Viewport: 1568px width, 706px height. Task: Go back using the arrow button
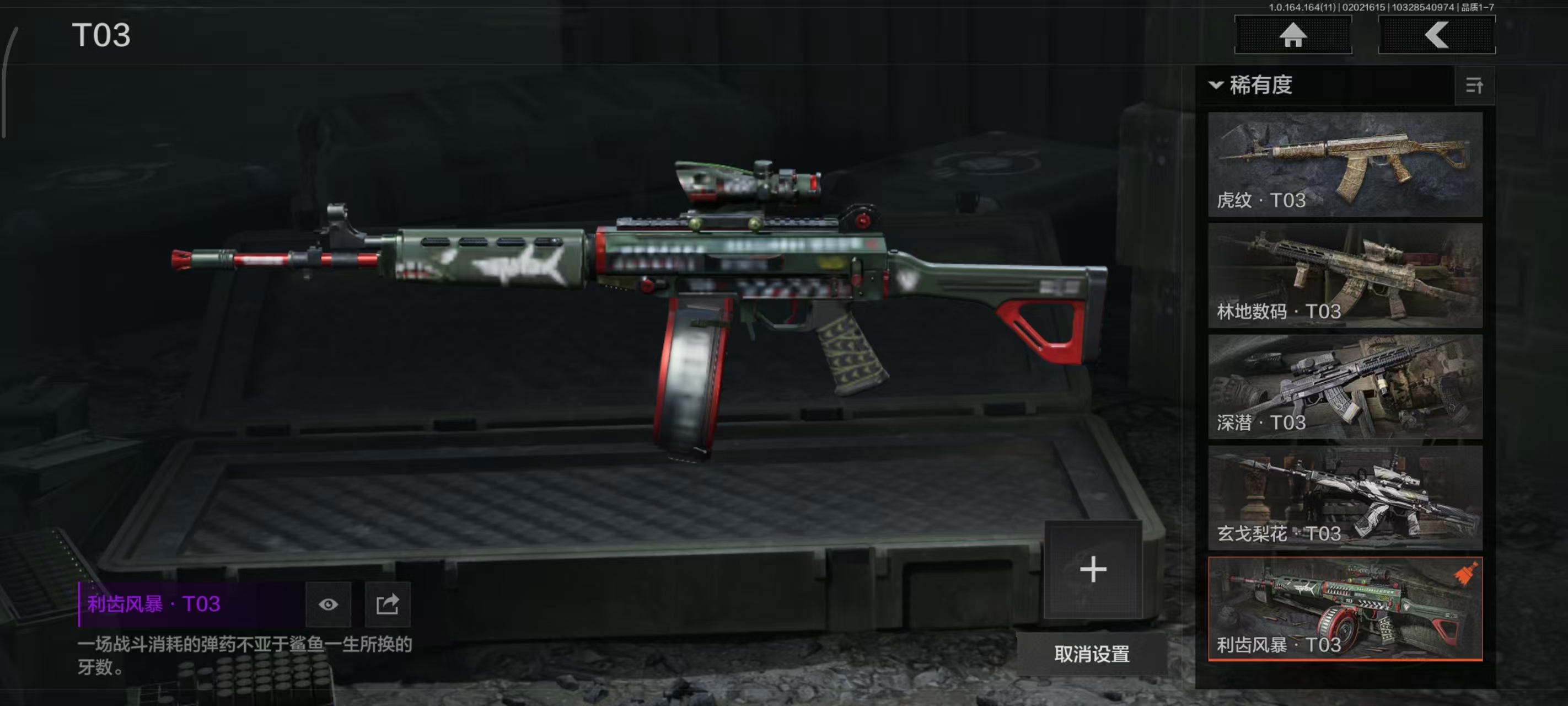click(1436, 35)
